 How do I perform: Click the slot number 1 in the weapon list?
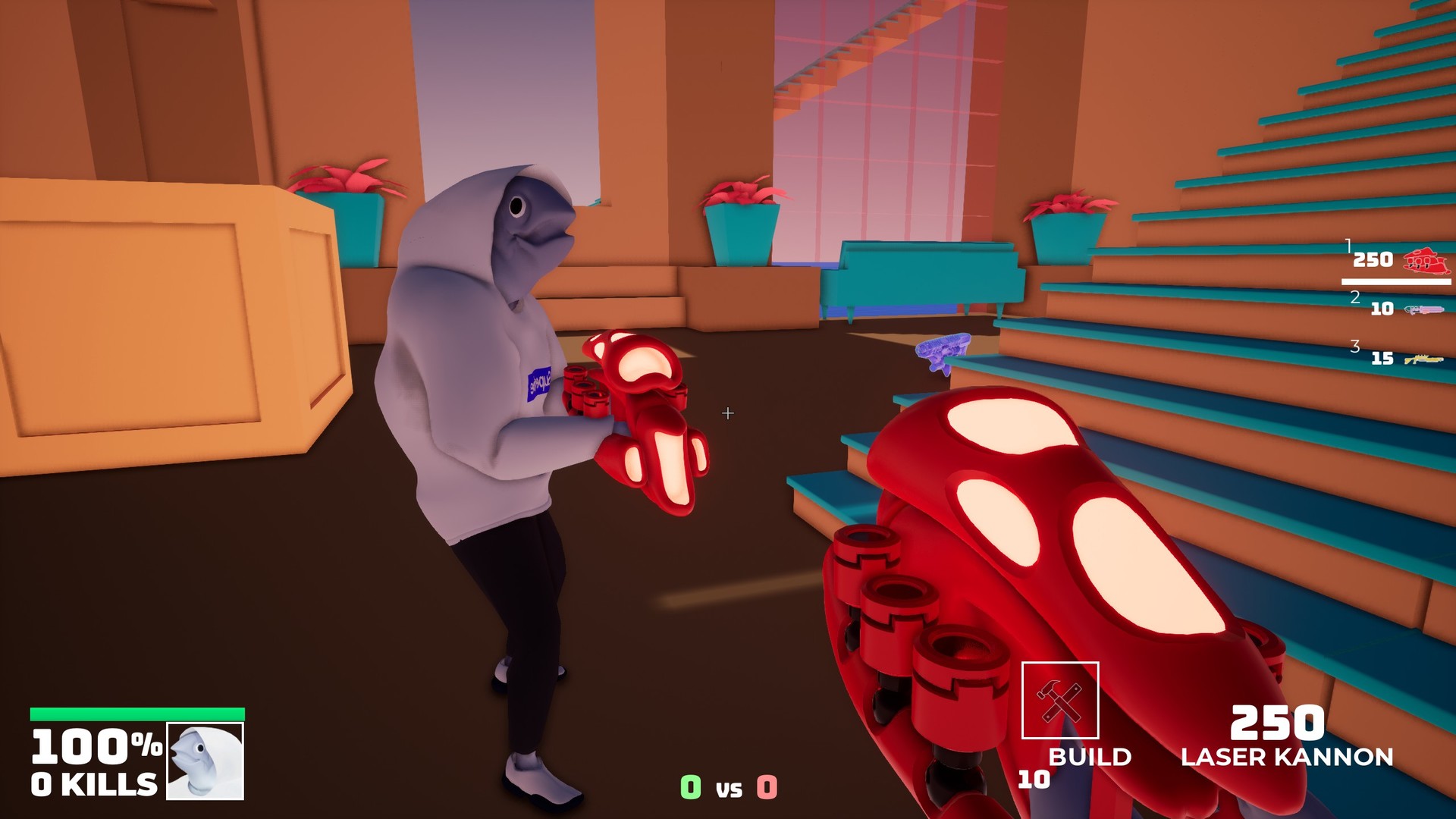(1348, 244)
